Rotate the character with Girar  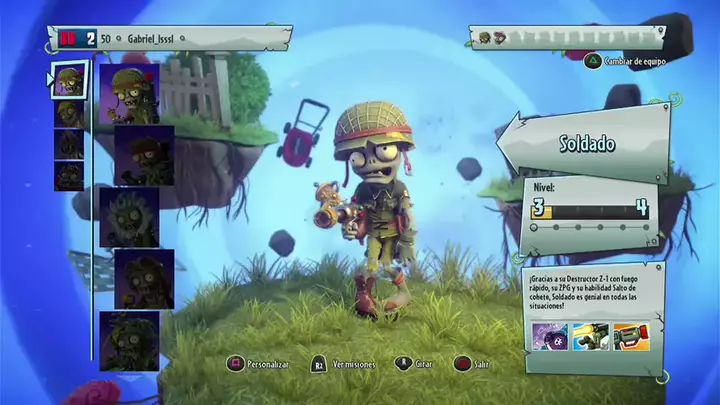point(418,365)
